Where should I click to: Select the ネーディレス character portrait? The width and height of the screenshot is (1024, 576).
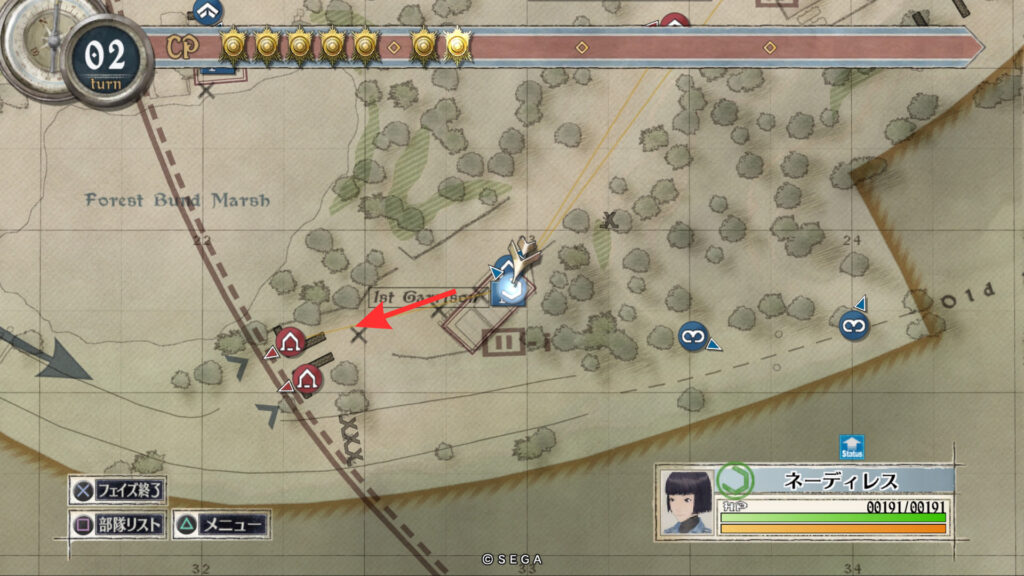688,501
